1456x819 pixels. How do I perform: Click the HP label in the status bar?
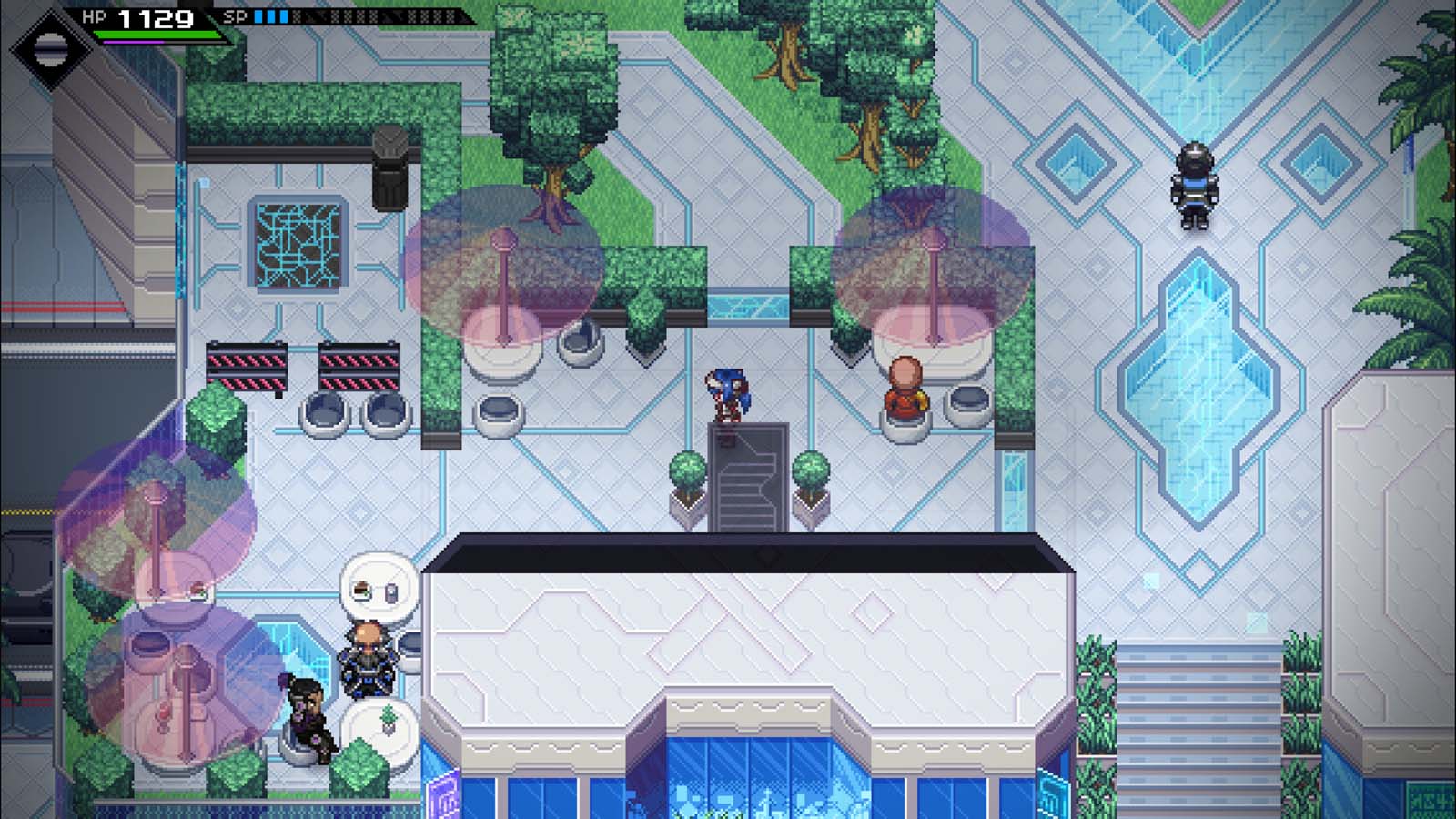tap(94, 15)
